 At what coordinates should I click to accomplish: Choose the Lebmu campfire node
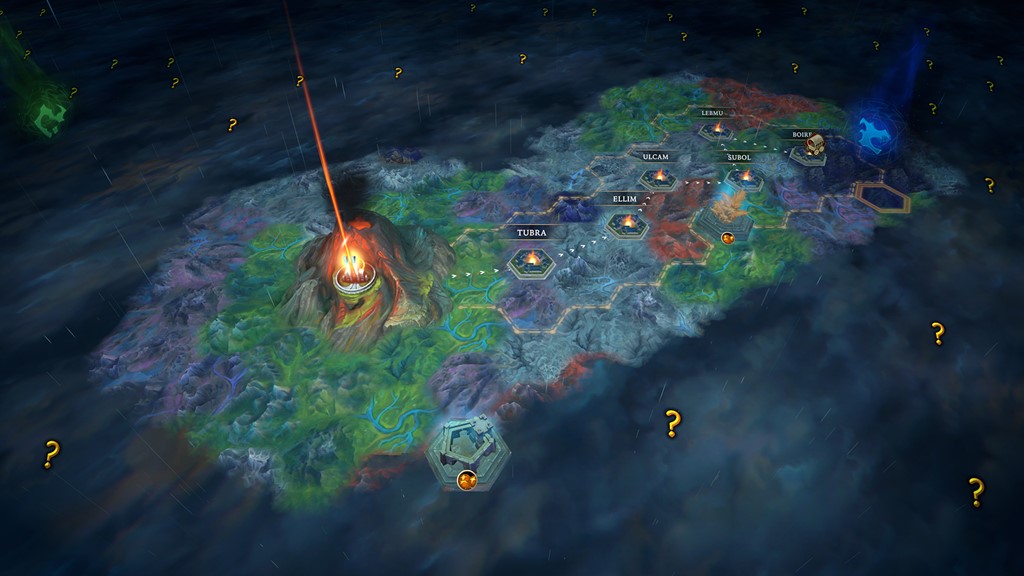click(715, 130)
